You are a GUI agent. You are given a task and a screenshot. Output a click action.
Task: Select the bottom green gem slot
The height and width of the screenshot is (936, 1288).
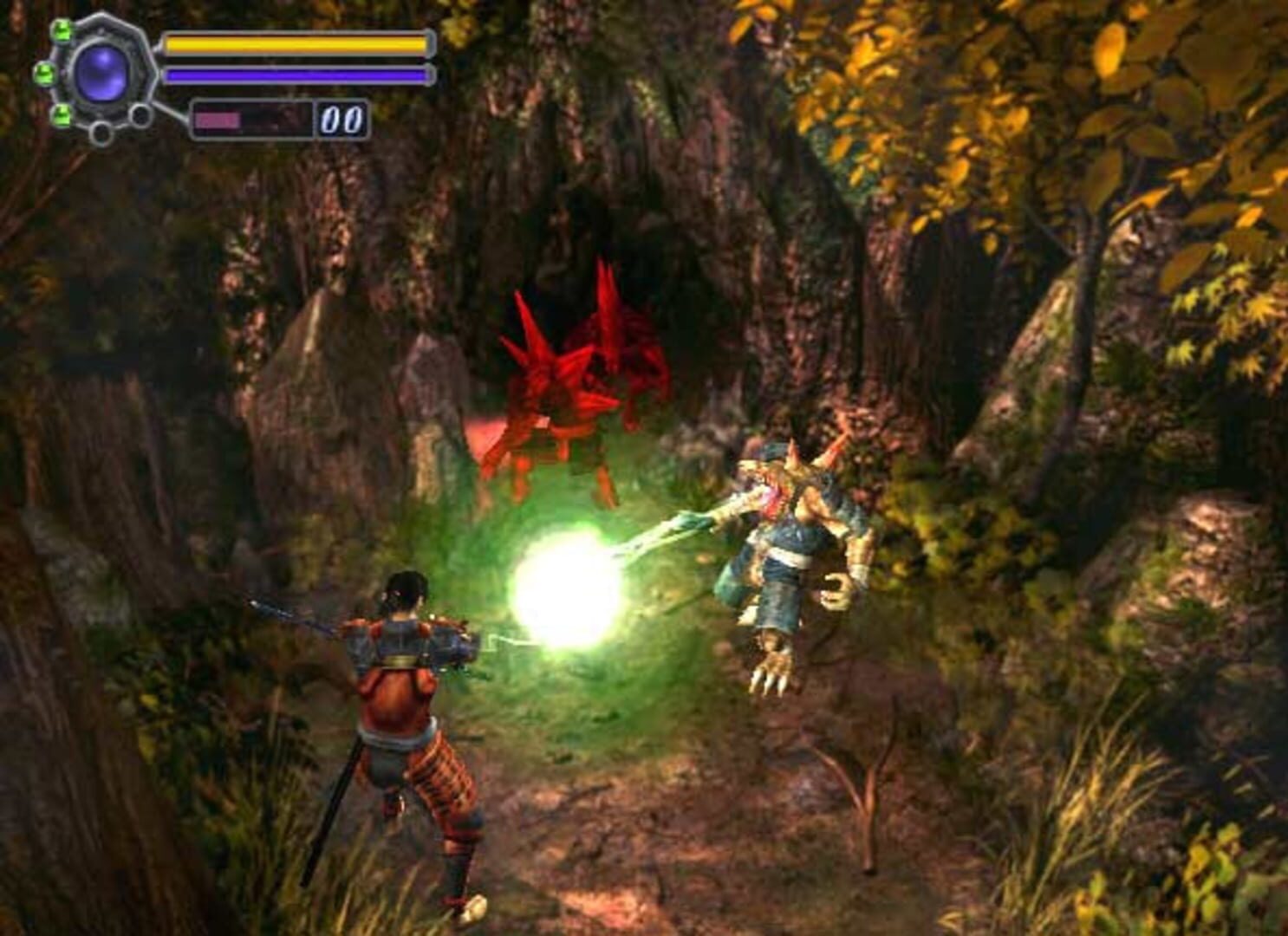61,115
